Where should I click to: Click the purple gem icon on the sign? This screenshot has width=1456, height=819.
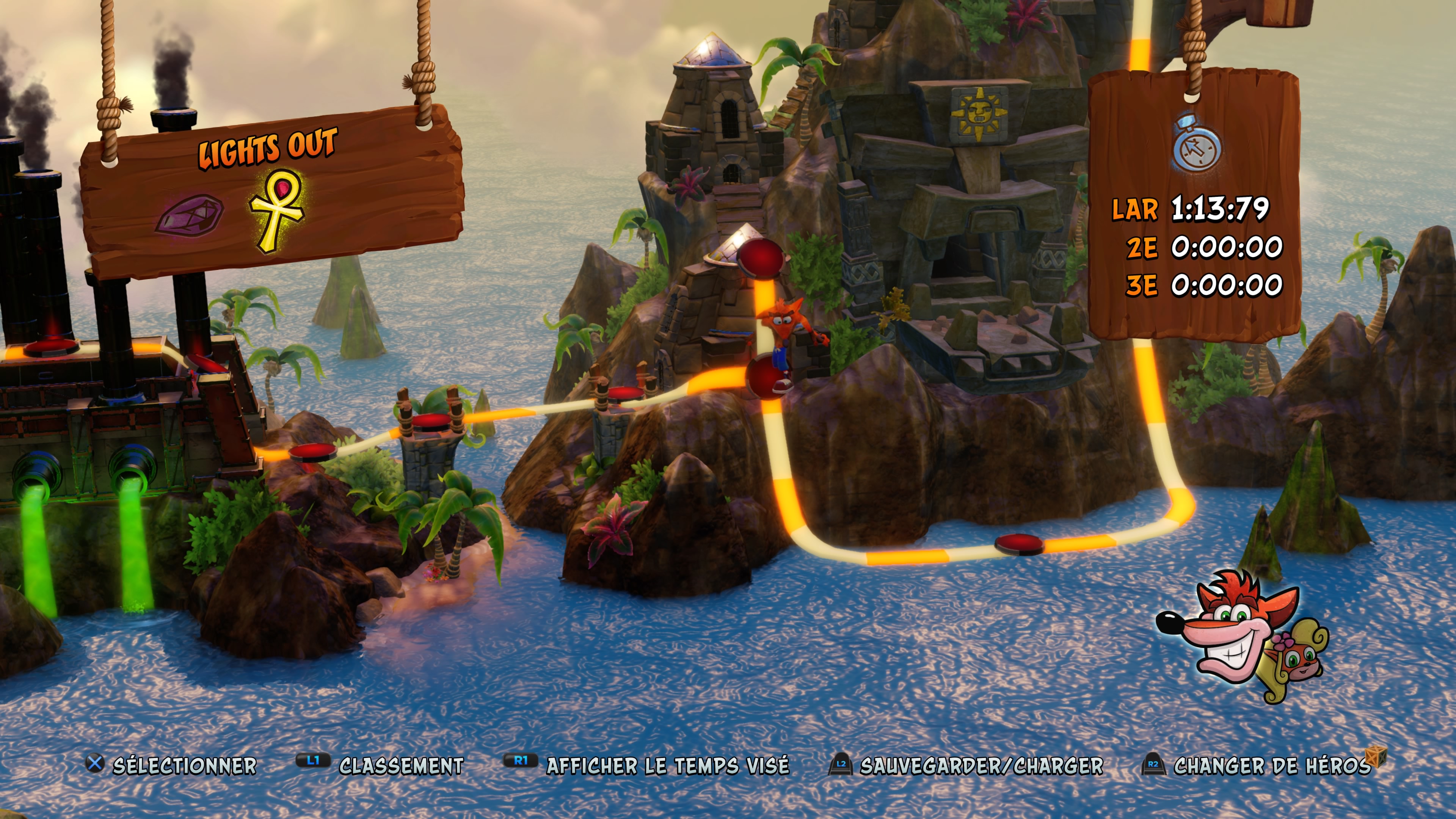point(190,213)
